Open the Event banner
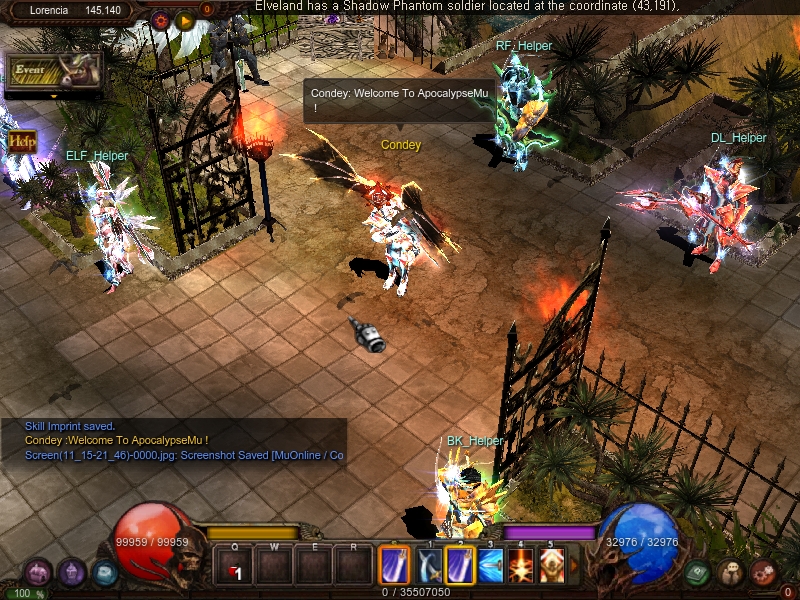This screenshot has width=800, height=600. 53,71
